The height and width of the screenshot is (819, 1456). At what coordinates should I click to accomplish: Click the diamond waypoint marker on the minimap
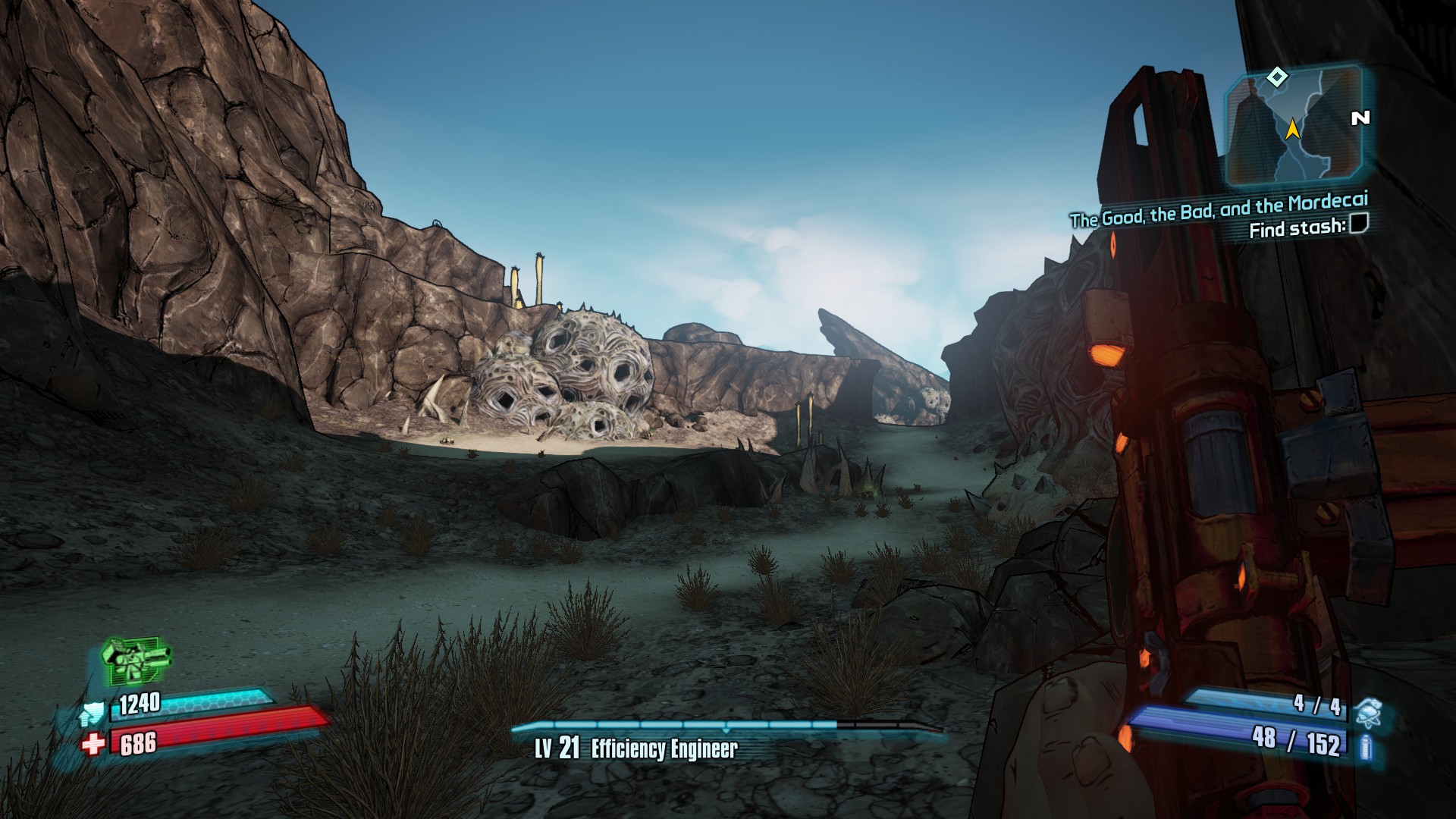[1278, 76]
